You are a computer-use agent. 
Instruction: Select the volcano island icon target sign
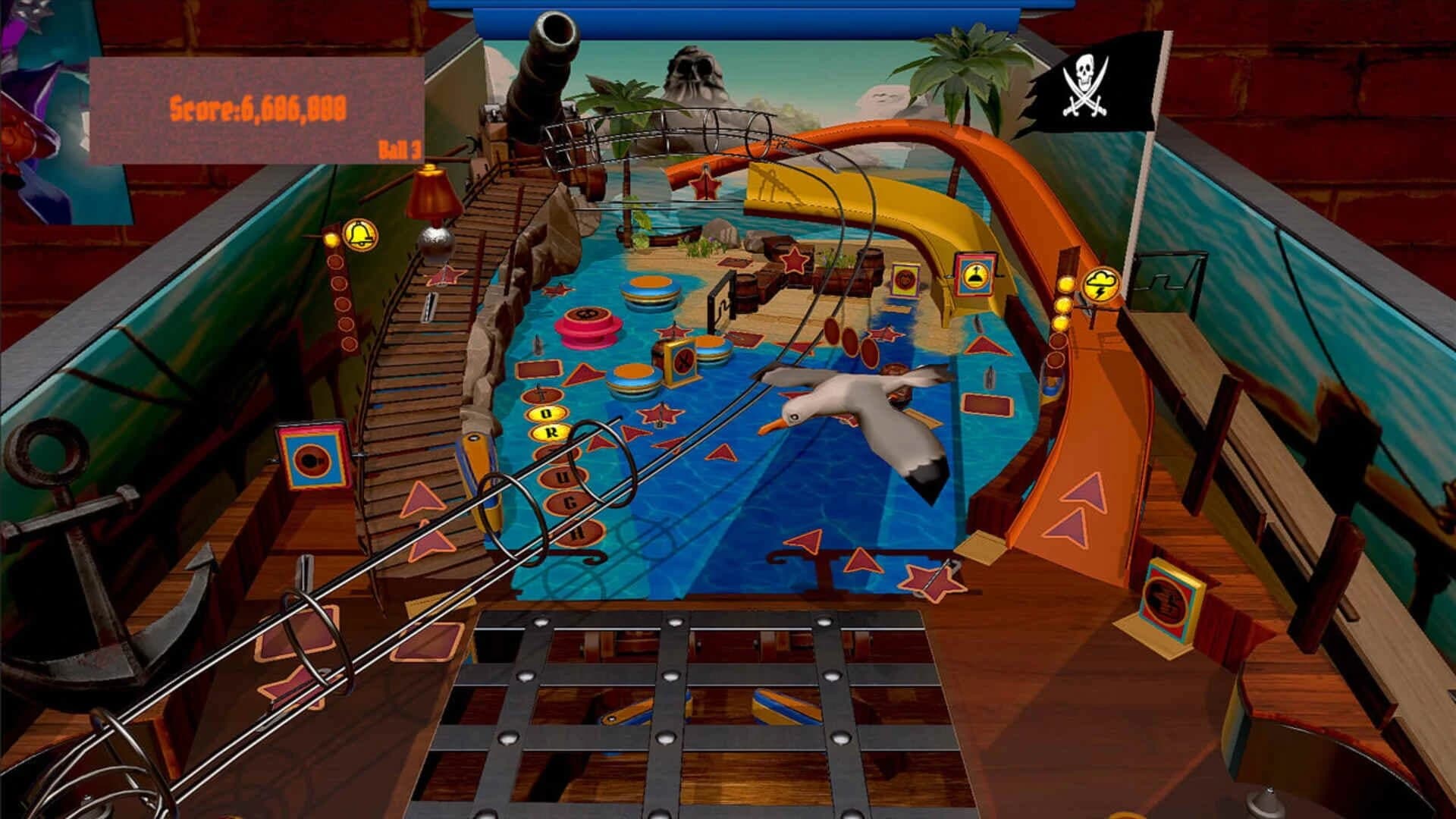974,276
